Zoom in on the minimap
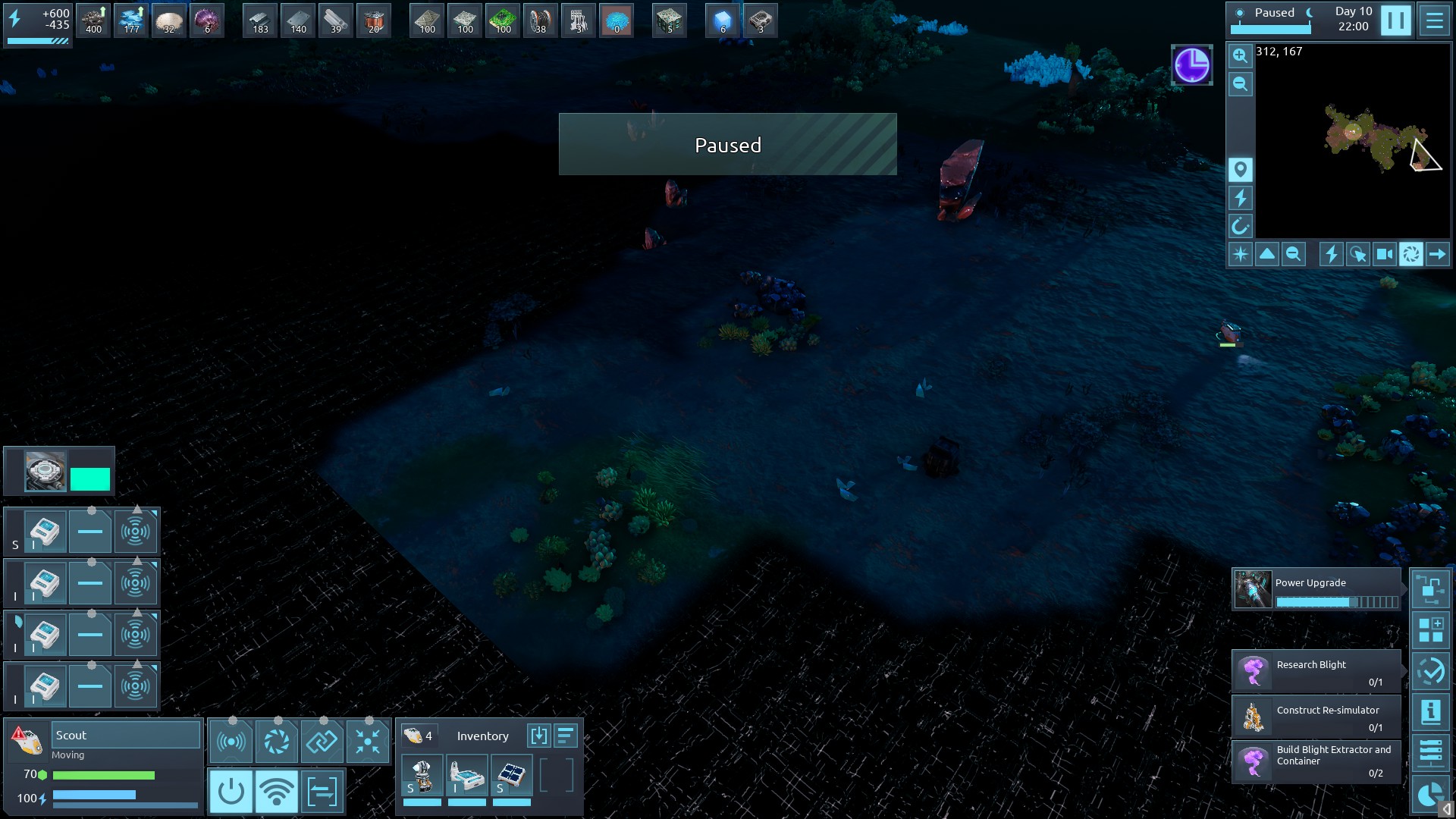Image resolution: width=1456 pixels, height=819 pixels. (1240, 55)
